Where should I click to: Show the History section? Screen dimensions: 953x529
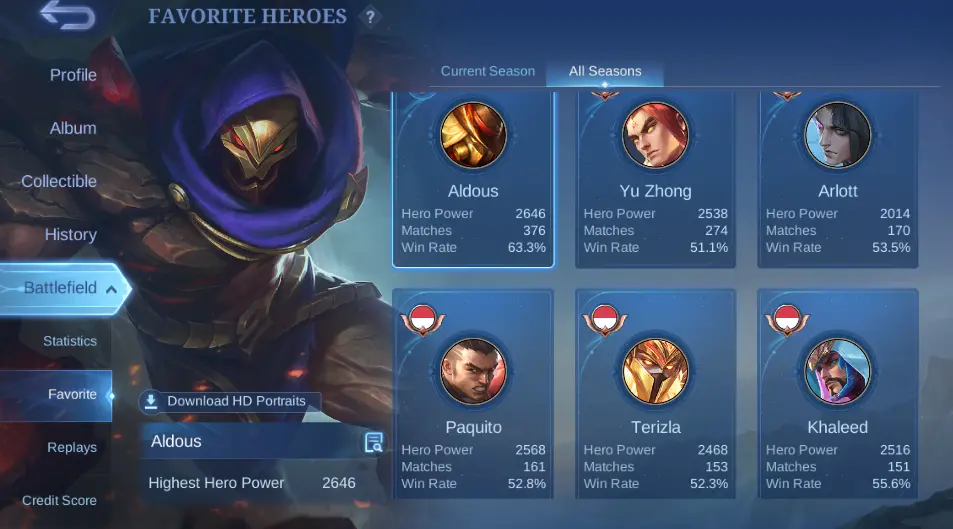70,235
